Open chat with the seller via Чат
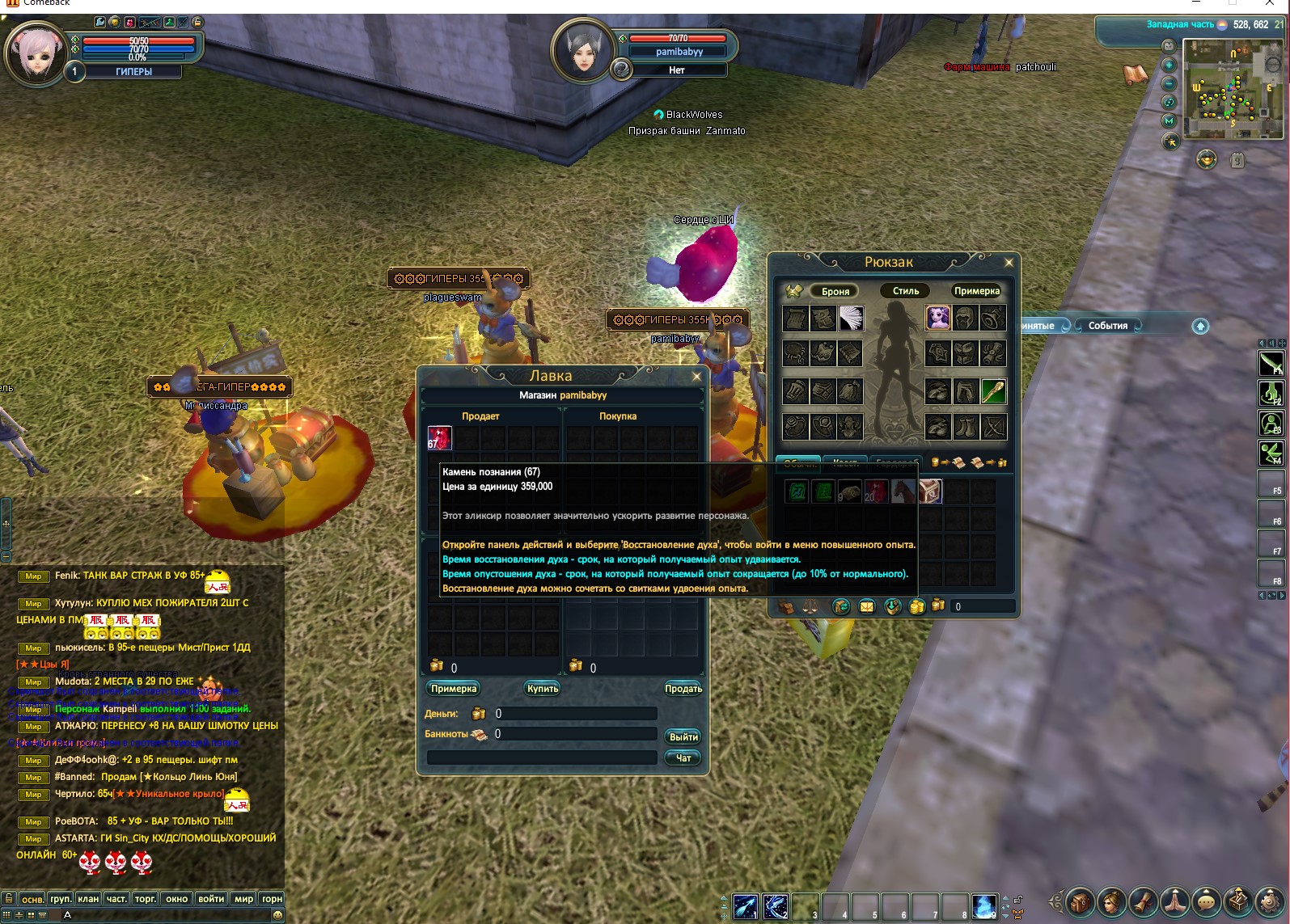1290x924 pixels. 683,758
